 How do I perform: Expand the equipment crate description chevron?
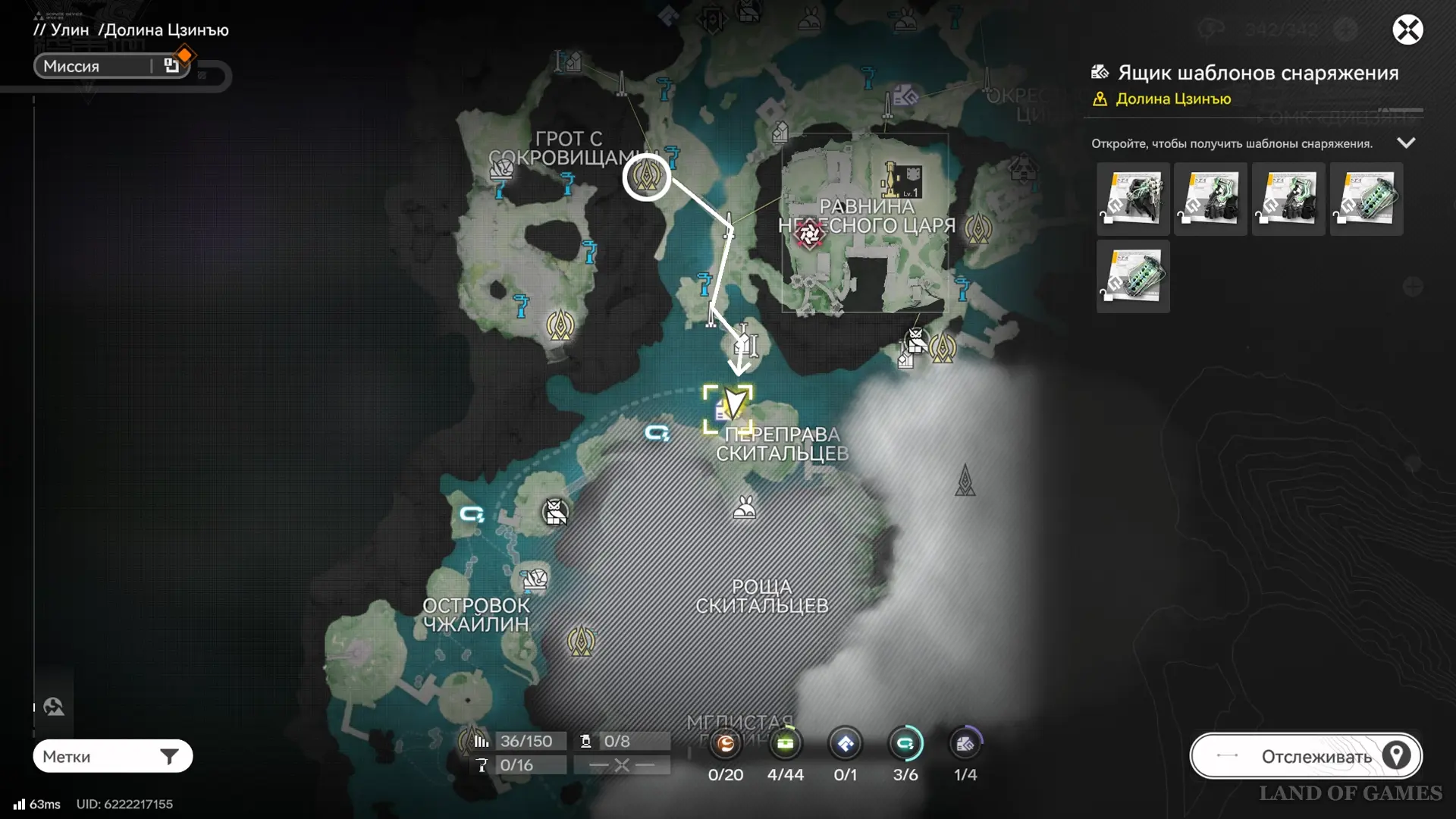coord(1406,143)
